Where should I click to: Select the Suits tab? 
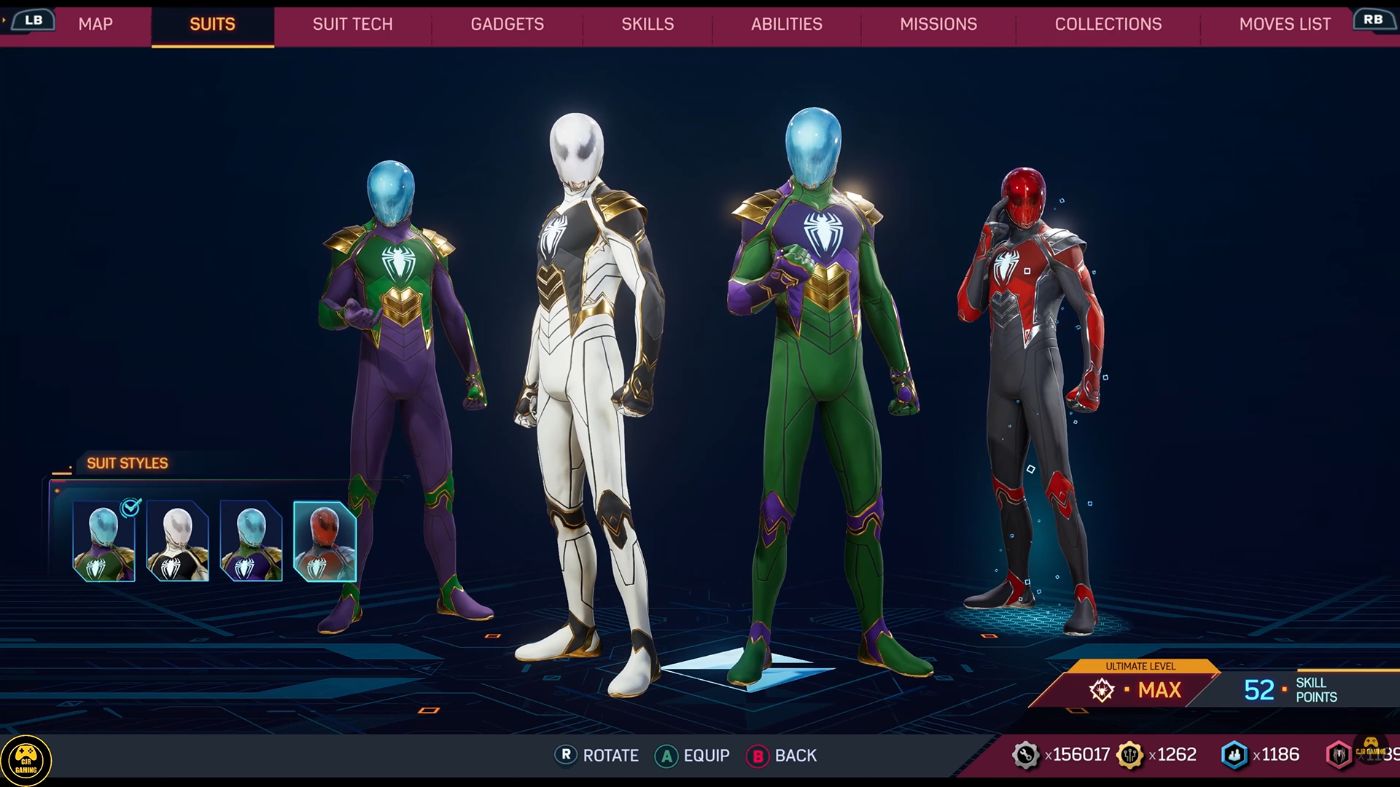212,24
